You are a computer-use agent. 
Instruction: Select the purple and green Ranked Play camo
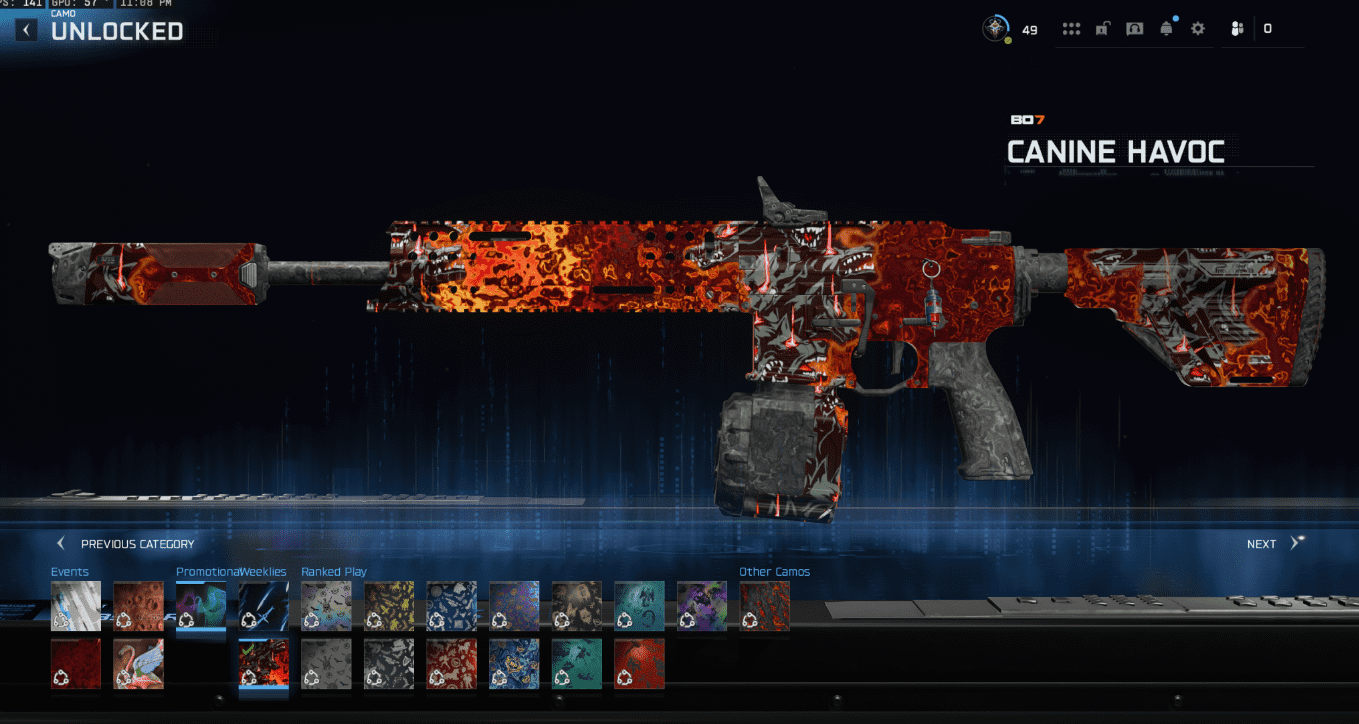click(702, 606)
